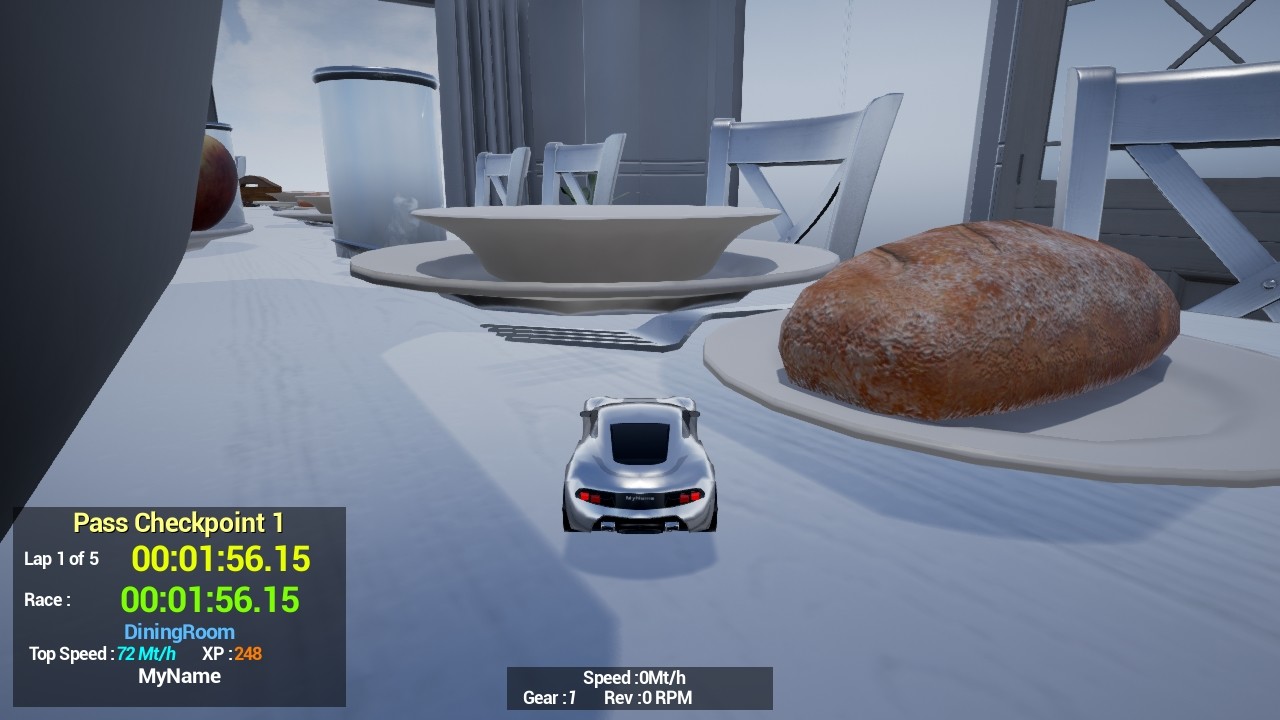Click the bottom speed info panel
This screenshot has height=720, width=1280.
638,688
